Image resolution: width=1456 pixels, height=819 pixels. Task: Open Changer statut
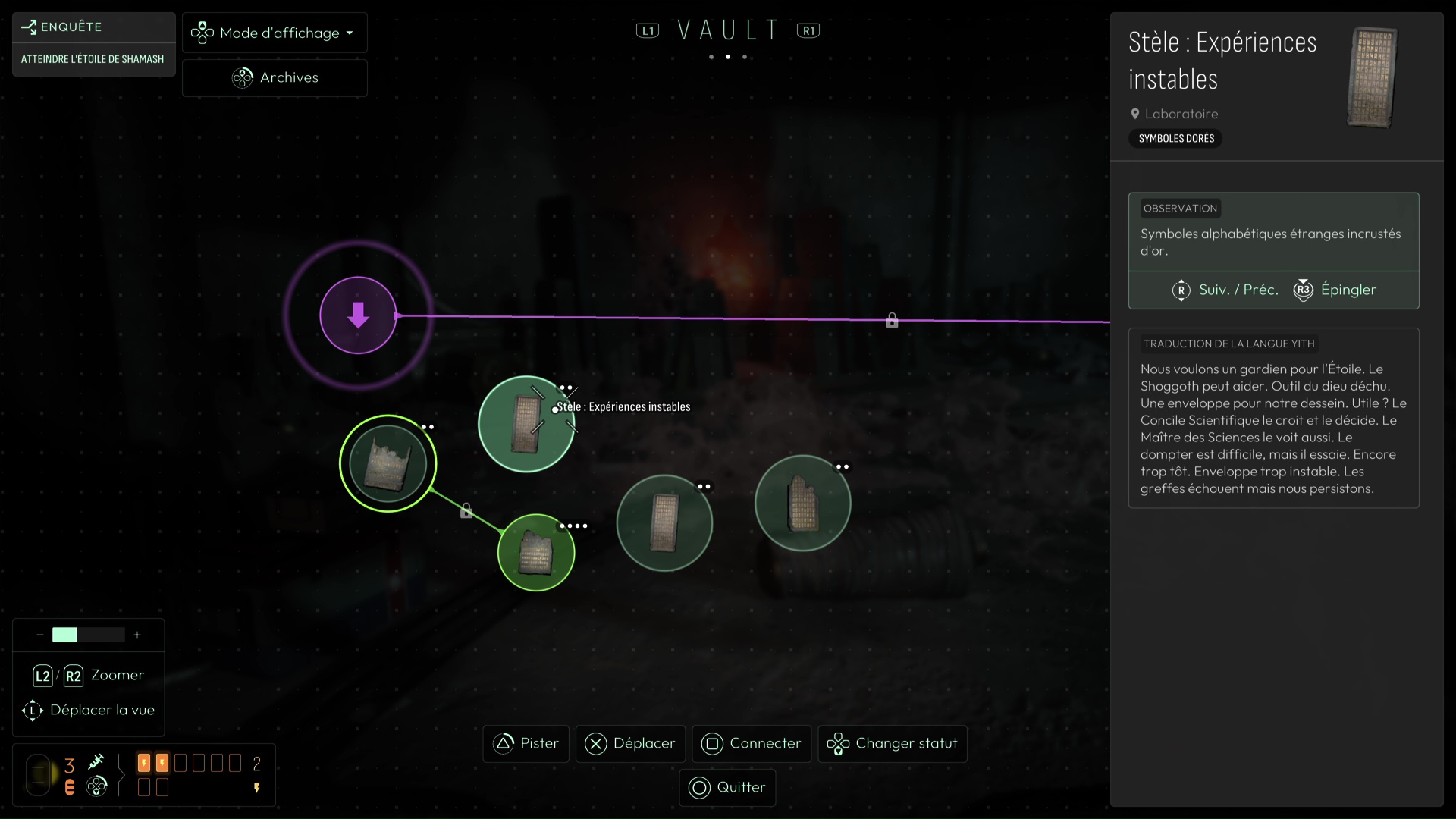click(893, 744)
